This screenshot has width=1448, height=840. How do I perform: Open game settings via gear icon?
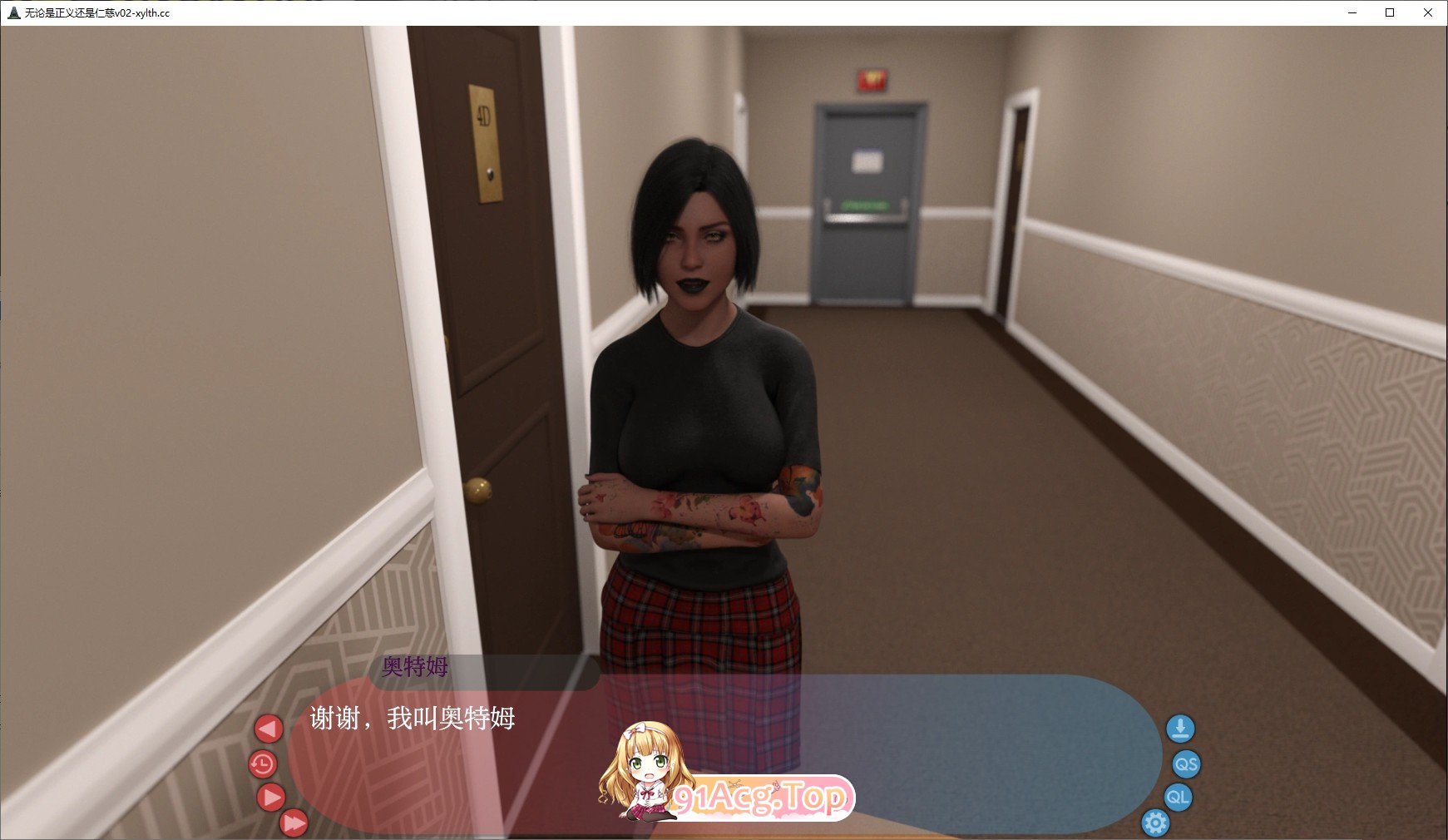pos(1156,823)
